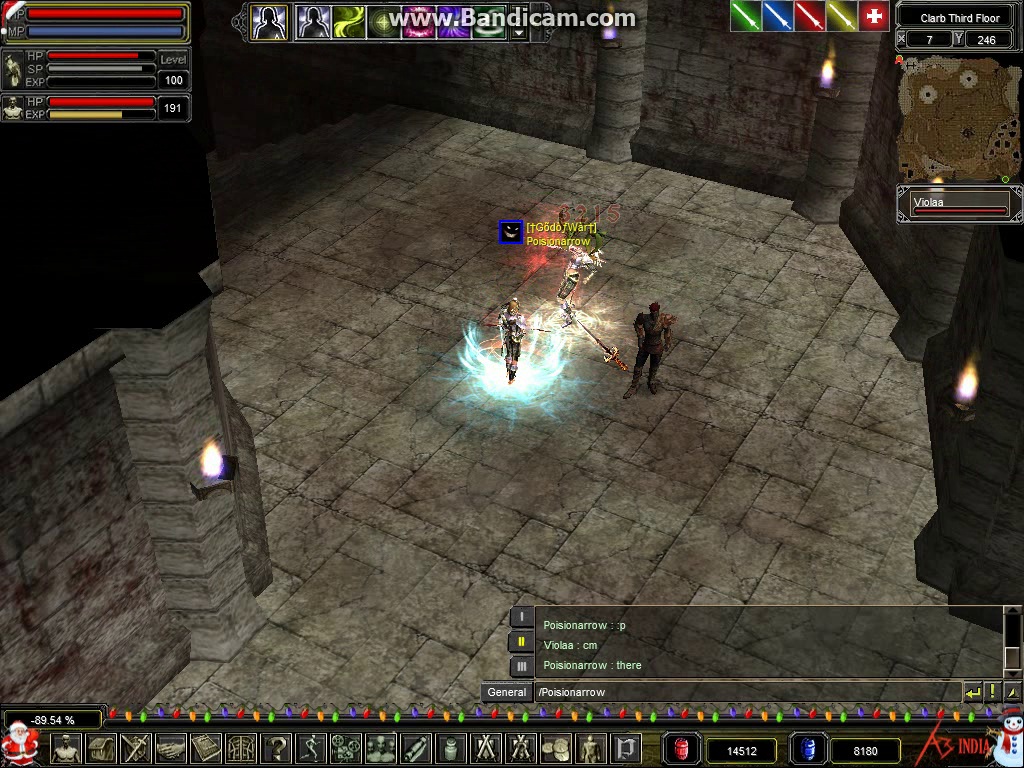Viewport: 1024px width, 768px height.
Task: Activate the yellow sword icon
Action: [x=841, y=16]
